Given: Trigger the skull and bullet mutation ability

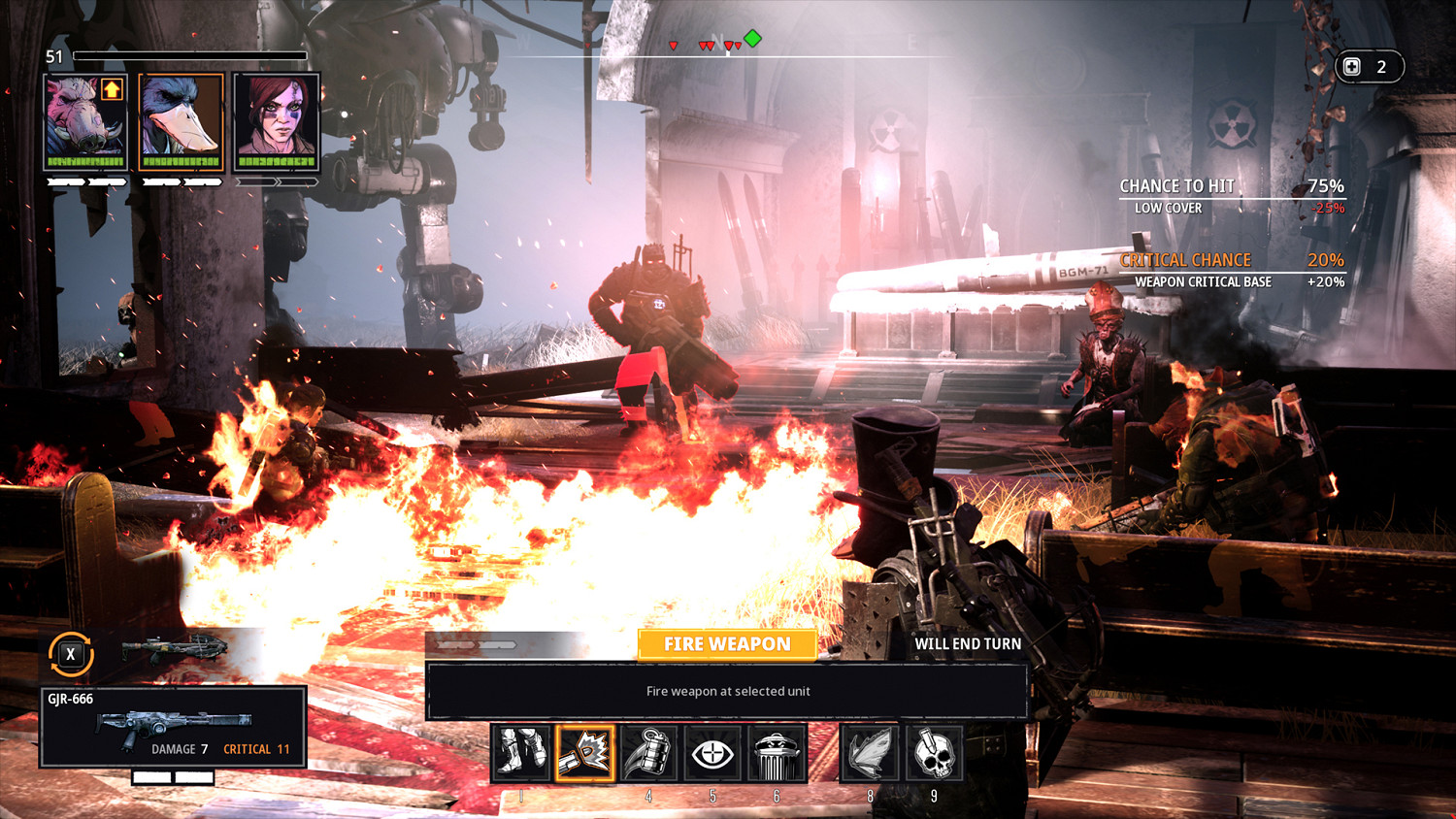Looking at the screenshot, I should [934, 753].
